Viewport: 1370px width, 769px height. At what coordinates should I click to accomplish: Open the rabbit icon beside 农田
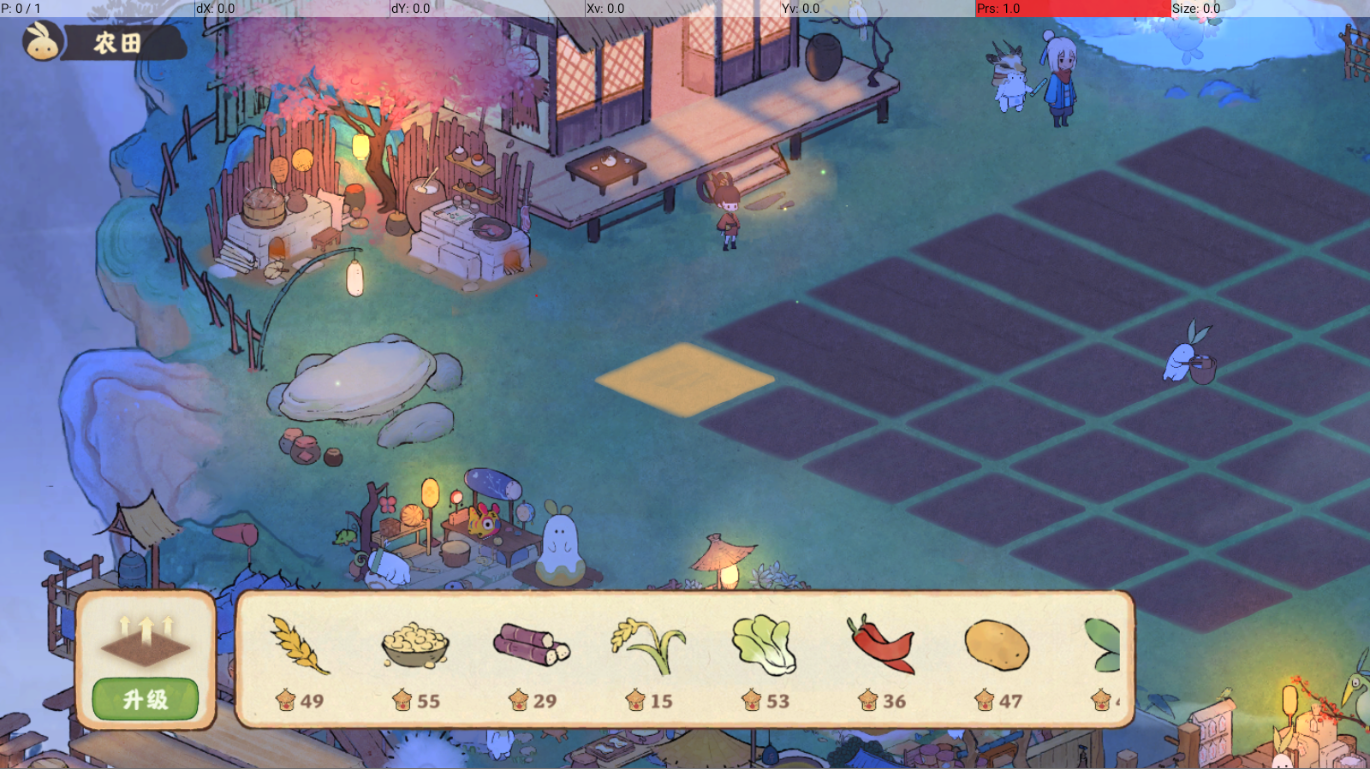pyautogui.click(x=43, y=43)
